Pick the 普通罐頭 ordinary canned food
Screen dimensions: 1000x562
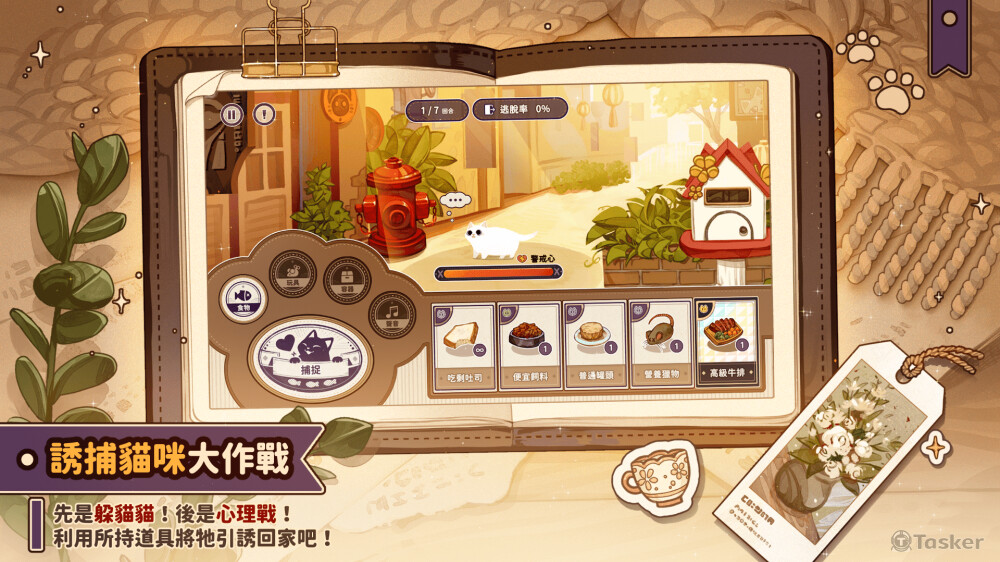coord(594,345)
